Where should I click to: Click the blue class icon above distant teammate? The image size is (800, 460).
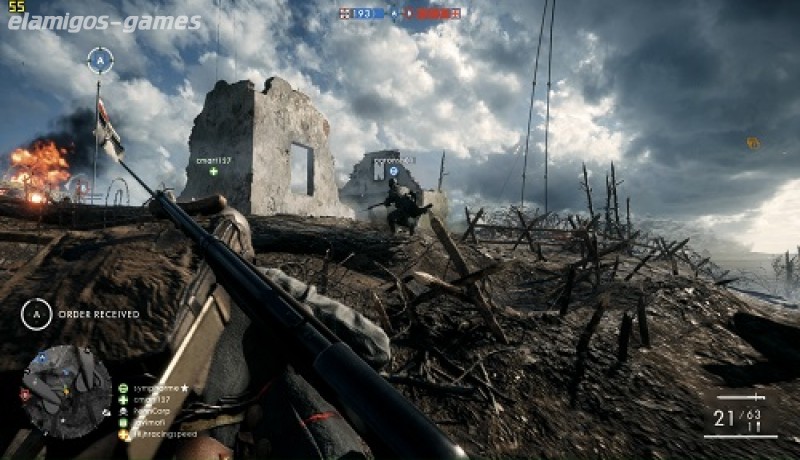393,171
